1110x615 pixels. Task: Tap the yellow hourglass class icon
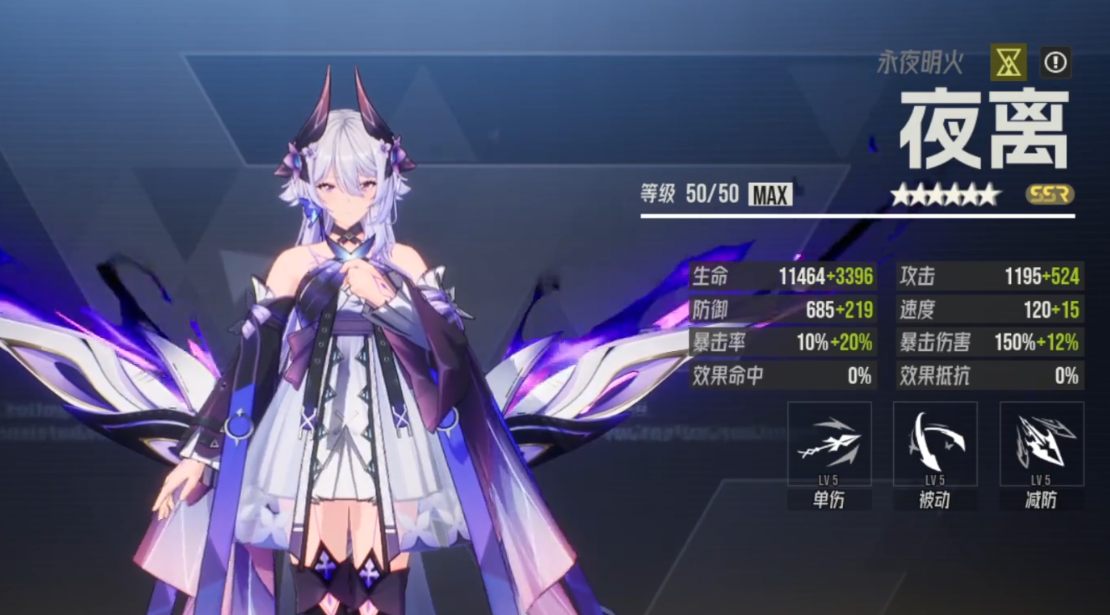click(x=1008, y=63)
